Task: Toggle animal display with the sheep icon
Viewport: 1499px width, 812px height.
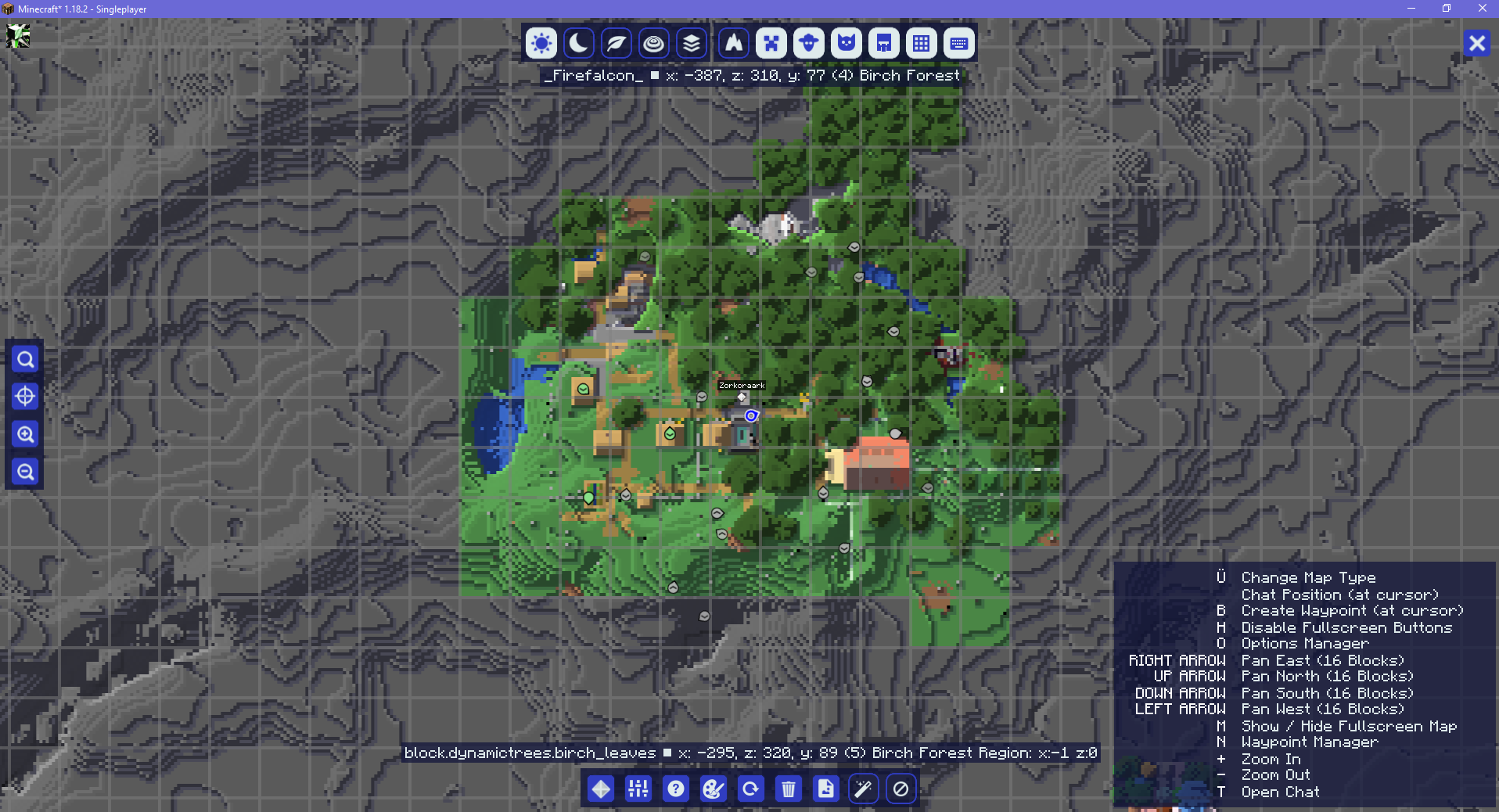Action: click(808, 43)
